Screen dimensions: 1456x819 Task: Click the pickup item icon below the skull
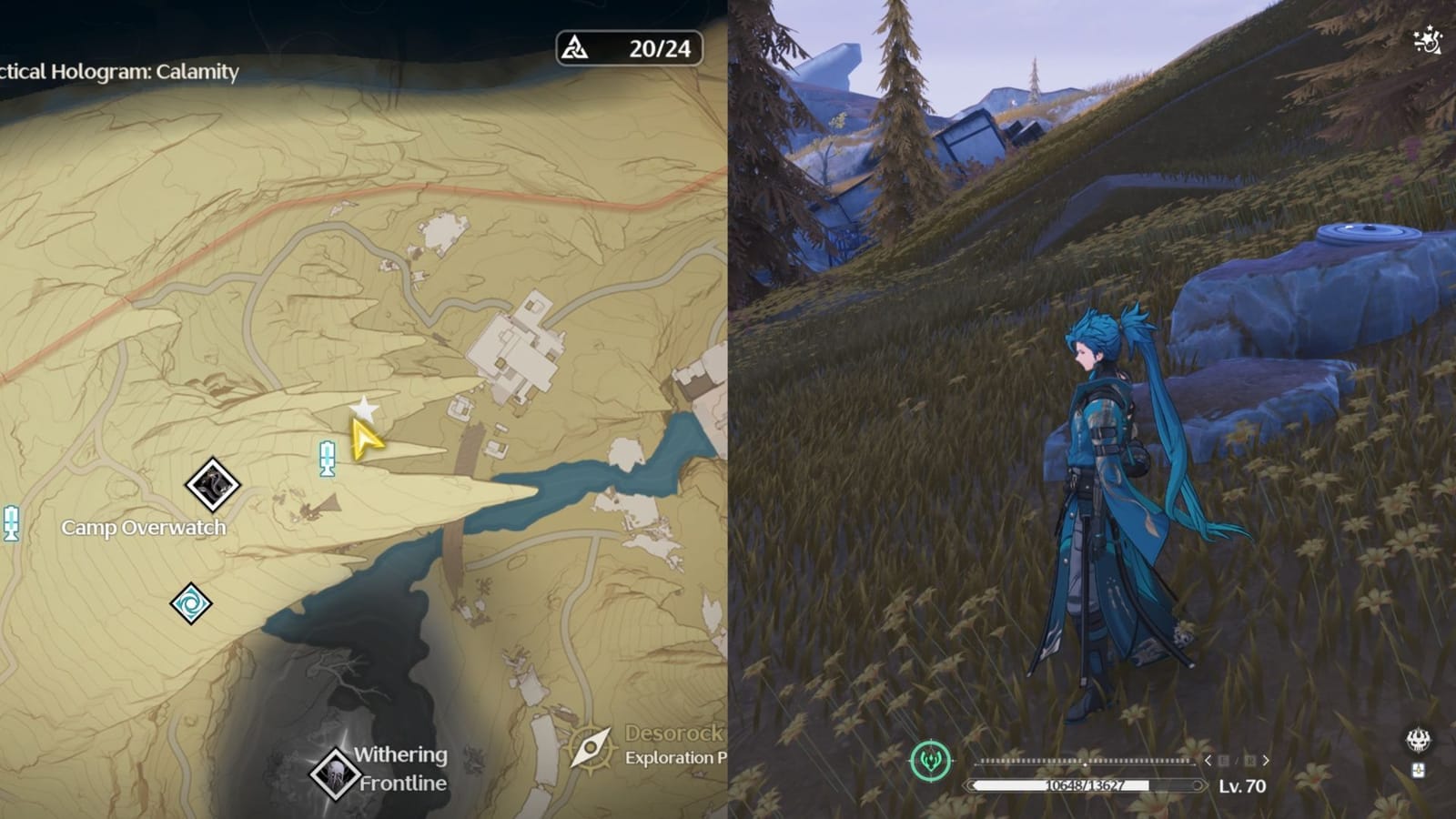(x=1417, y=772)
